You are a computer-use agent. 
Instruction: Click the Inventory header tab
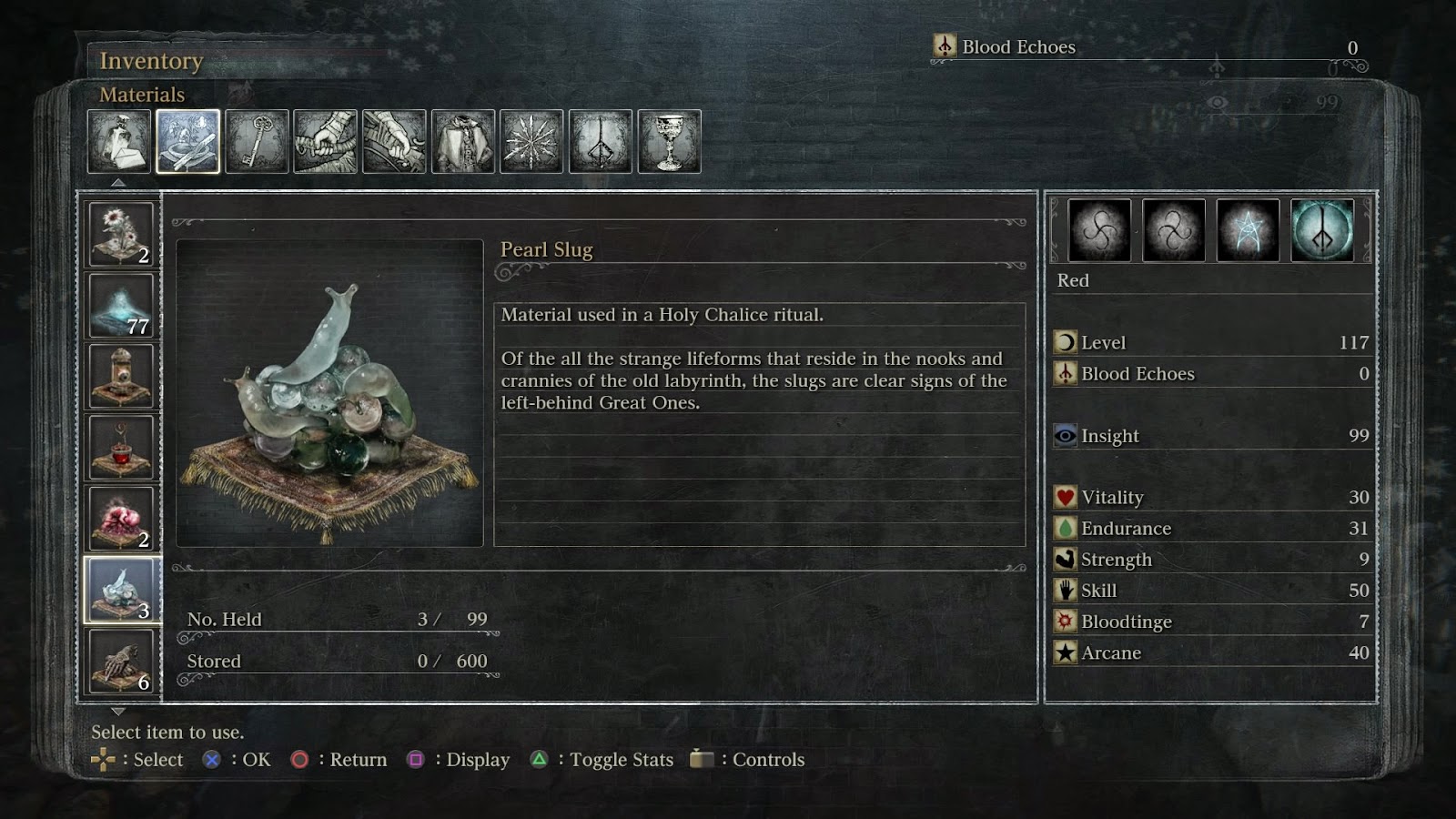(x=151, y=61)
